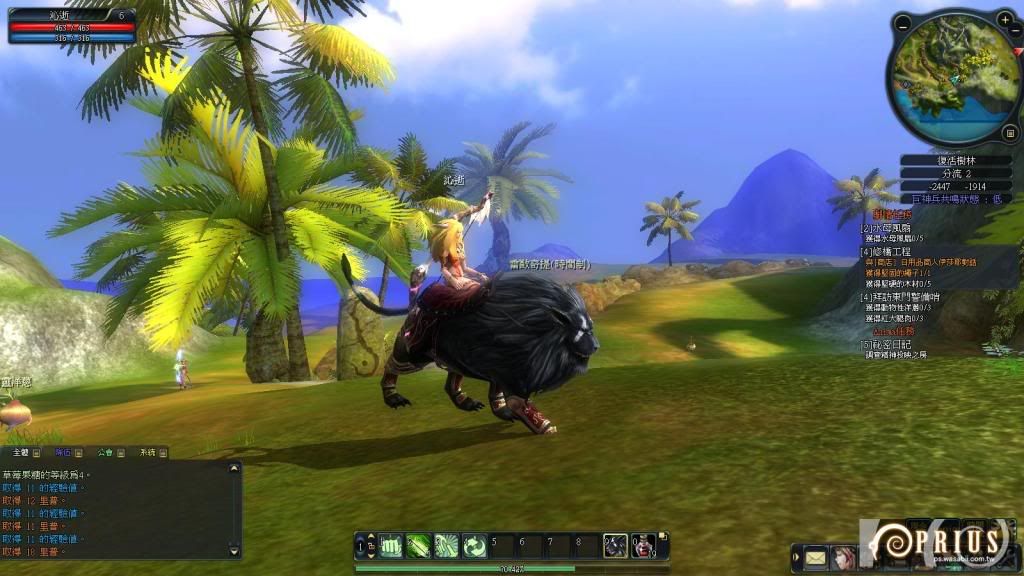Open the 隊伍 party chat tab
1024x576 pixels.
(x=63, y=453)
